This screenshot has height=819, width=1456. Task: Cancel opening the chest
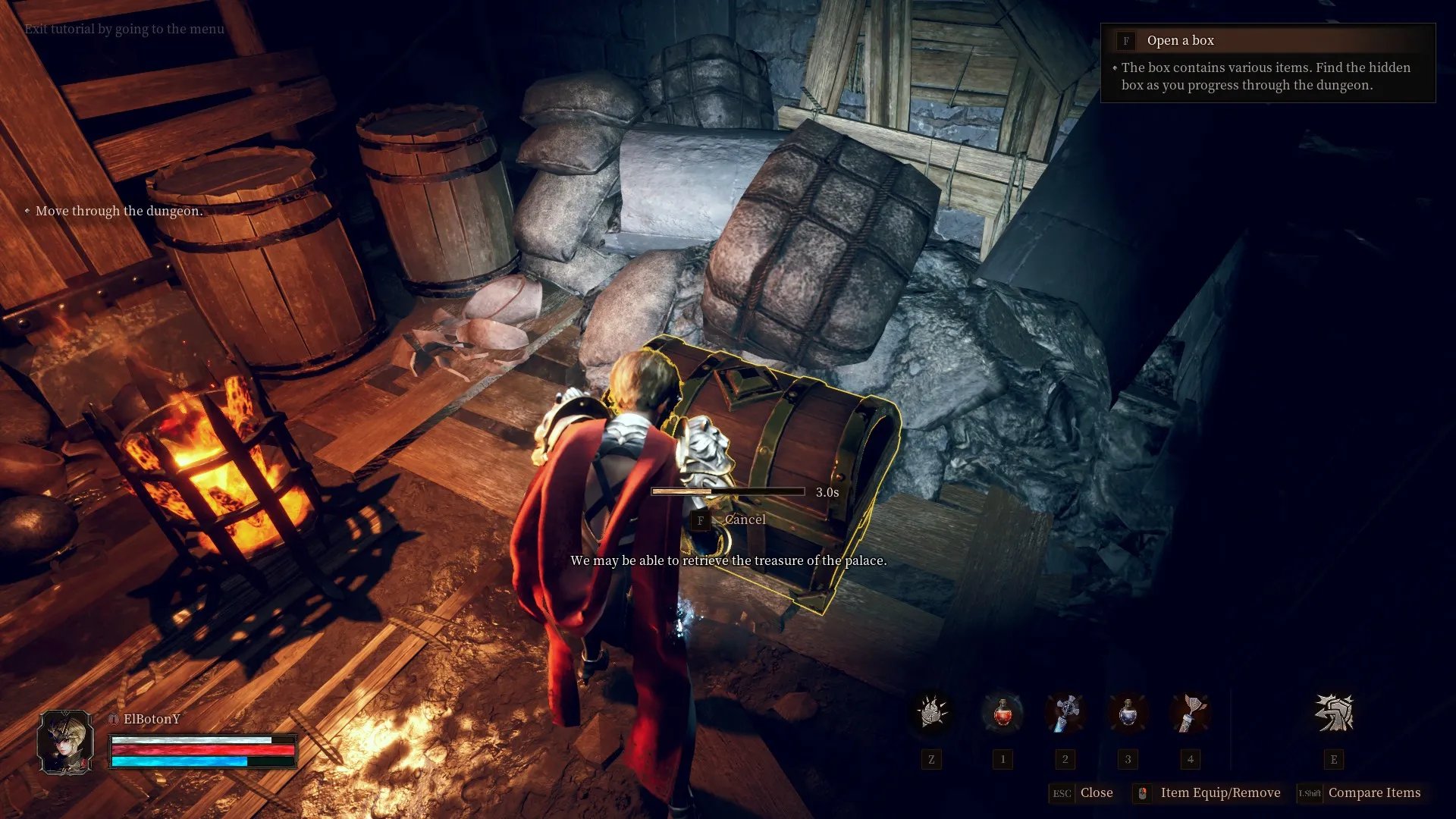[744, 520]
